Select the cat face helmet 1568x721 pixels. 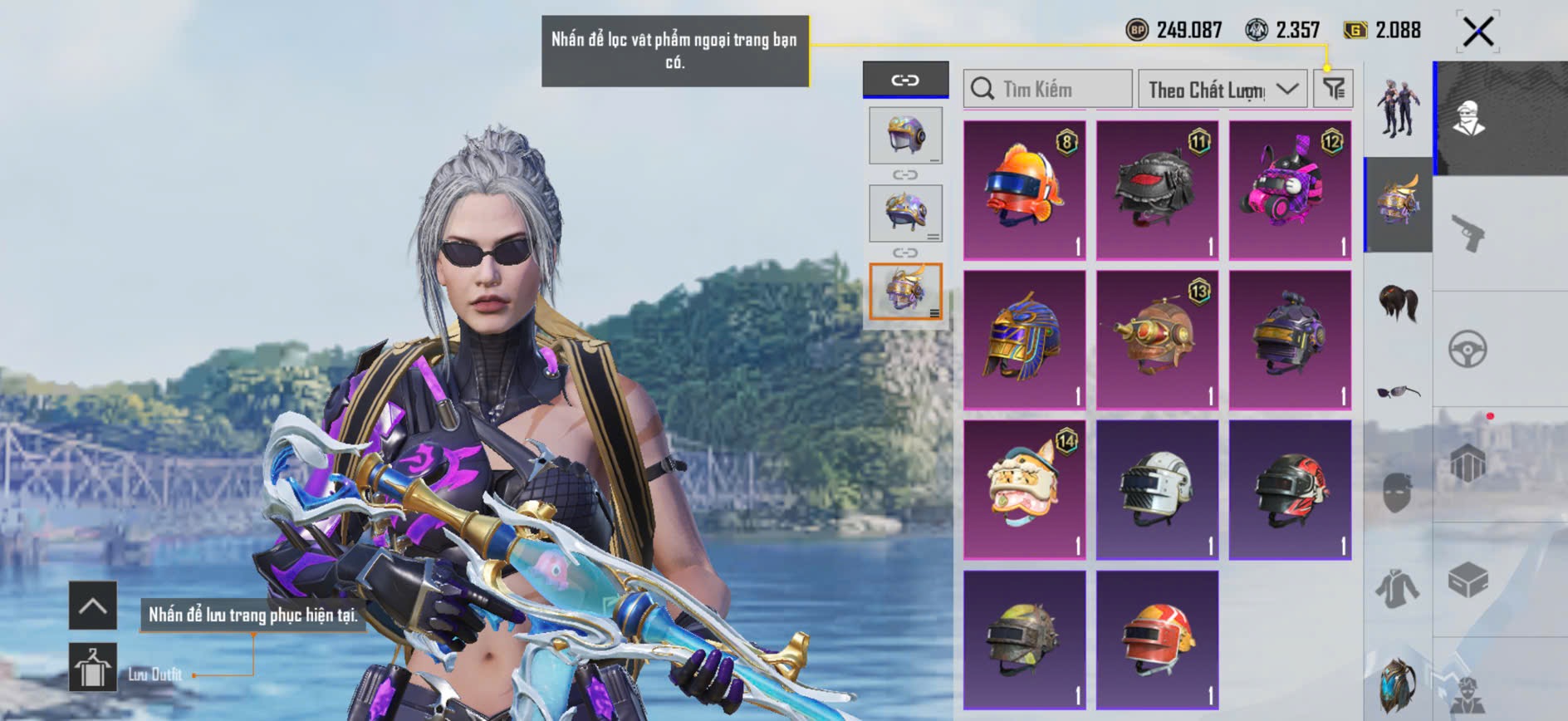1024,488
